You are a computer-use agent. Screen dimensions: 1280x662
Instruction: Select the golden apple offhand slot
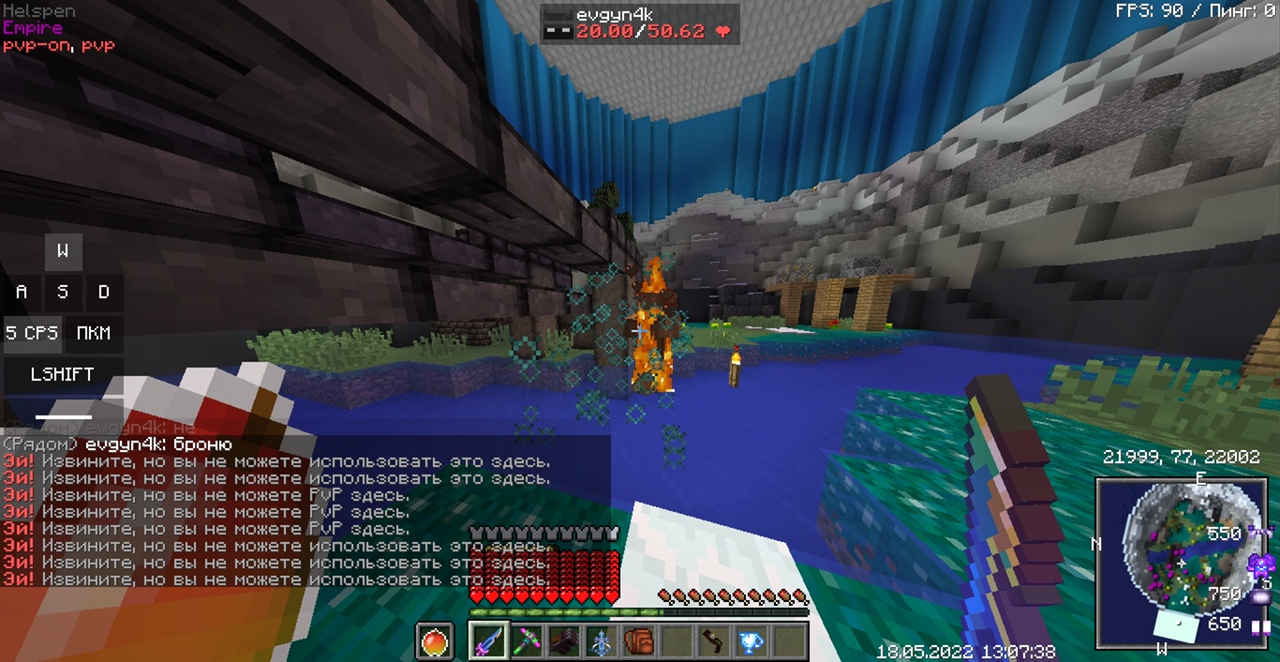[x=434, y=641]
